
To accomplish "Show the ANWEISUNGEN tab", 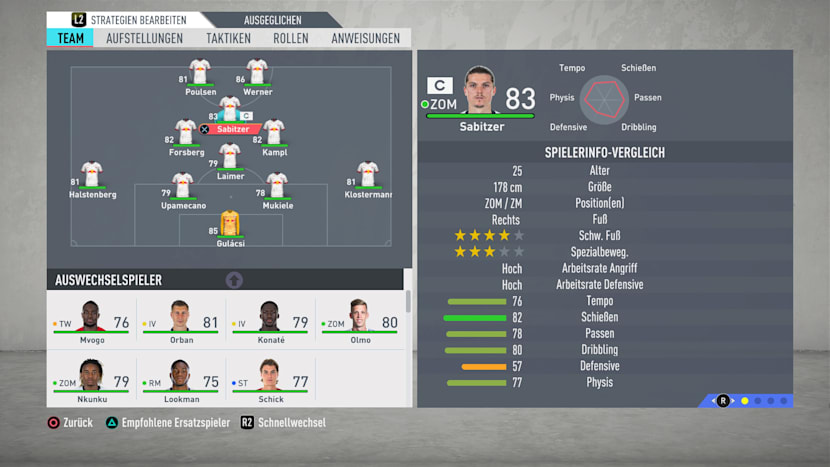I will click(365, 38).
